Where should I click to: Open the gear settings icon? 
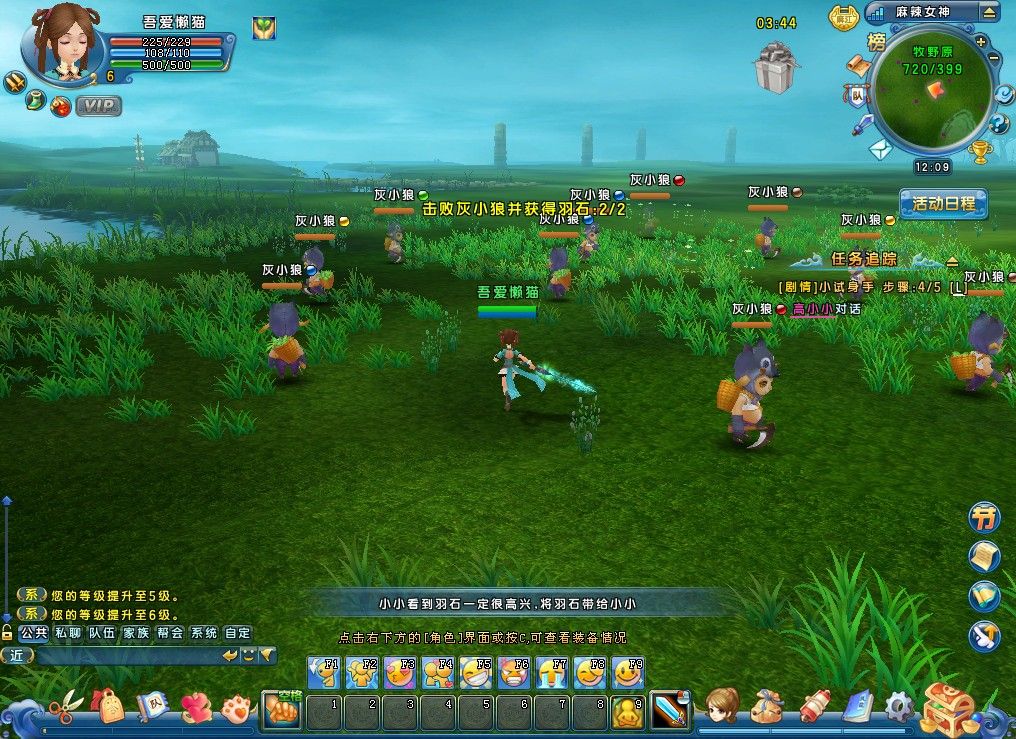pyautogui.click(x=897, y=707)
